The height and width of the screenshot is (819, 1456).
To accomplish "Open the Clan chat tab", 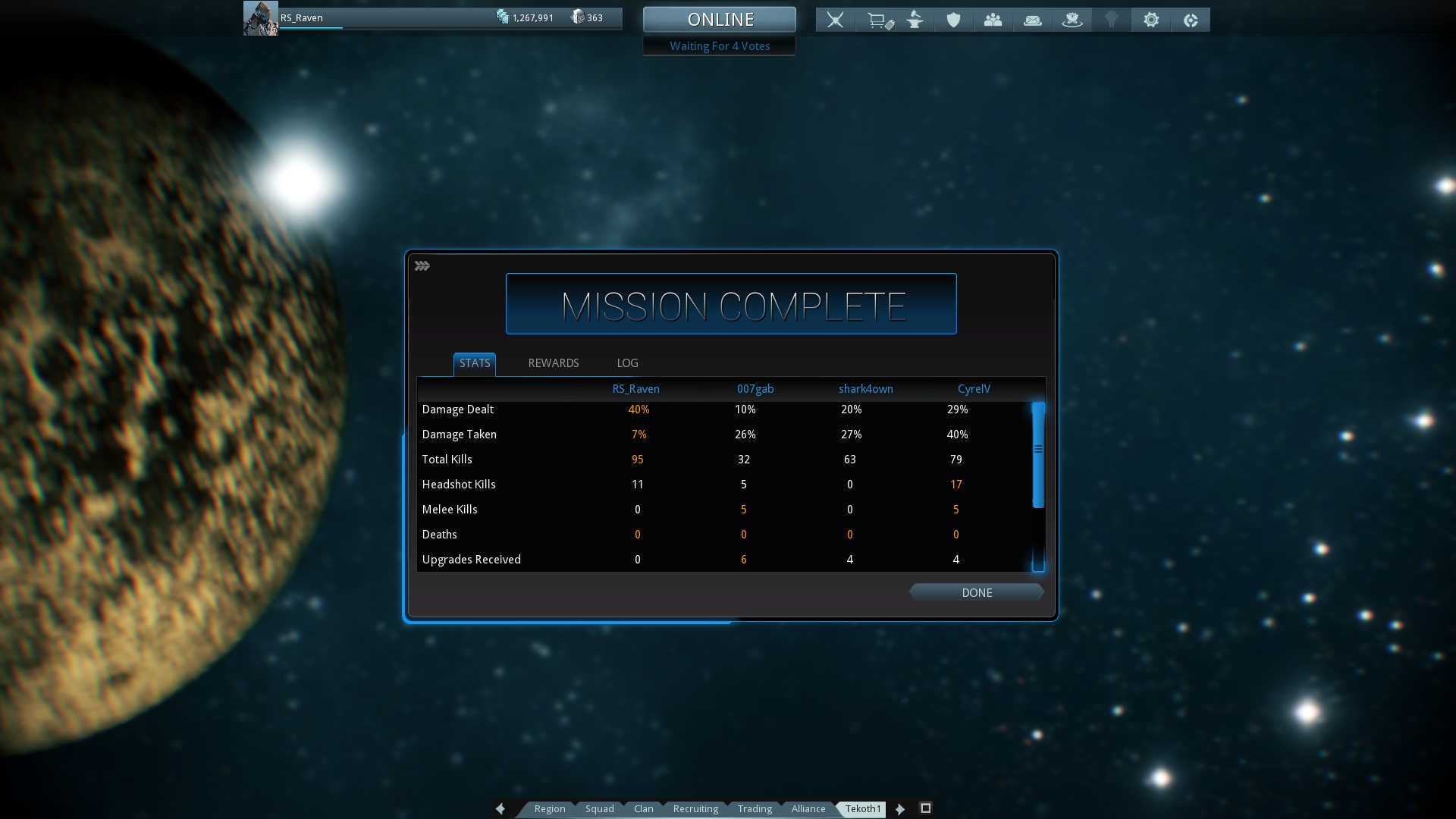I will click(x=643, y=809).
